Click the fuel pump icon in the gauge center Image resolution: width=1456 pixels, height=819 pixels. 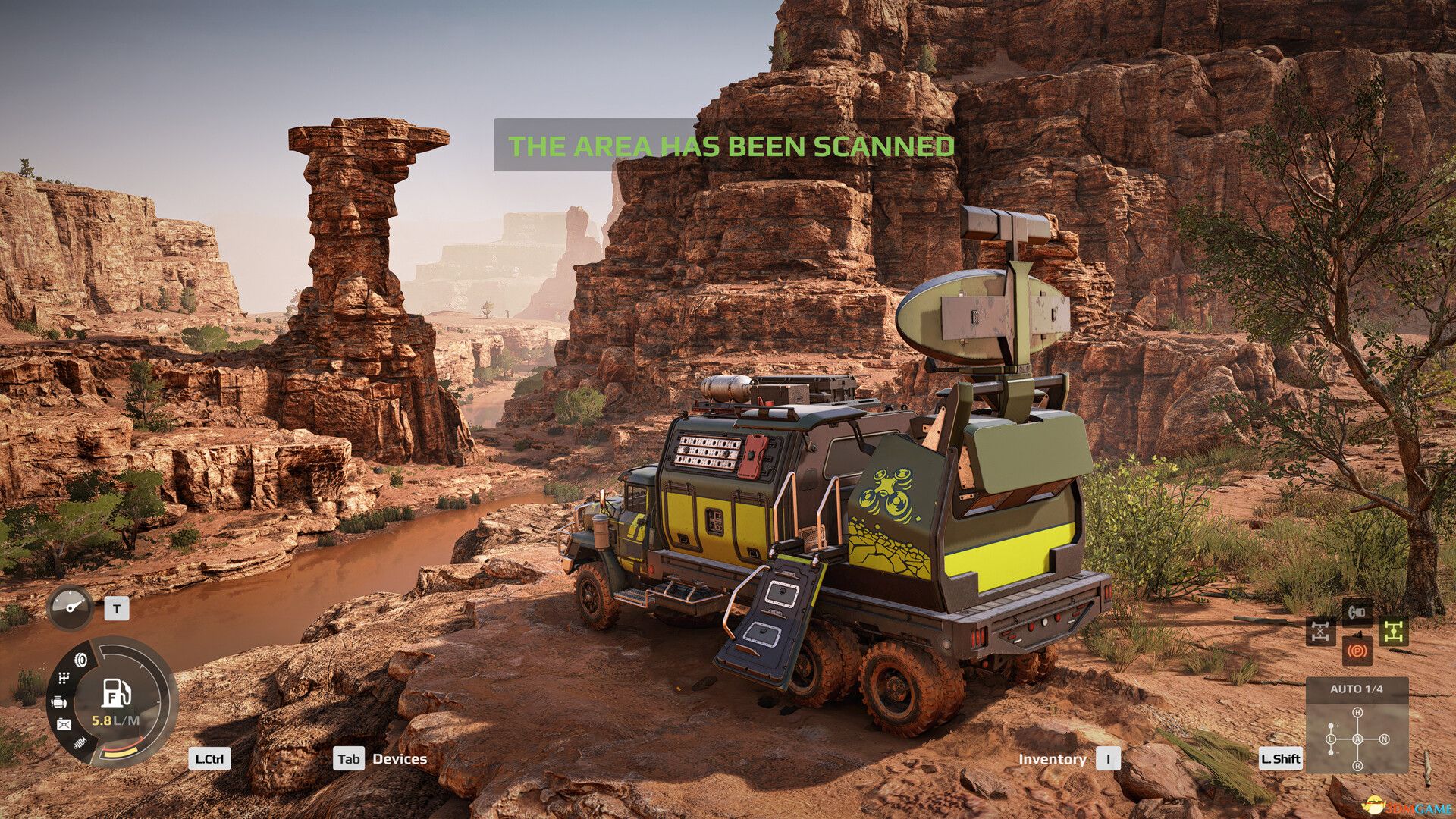(x=115, y=692)
